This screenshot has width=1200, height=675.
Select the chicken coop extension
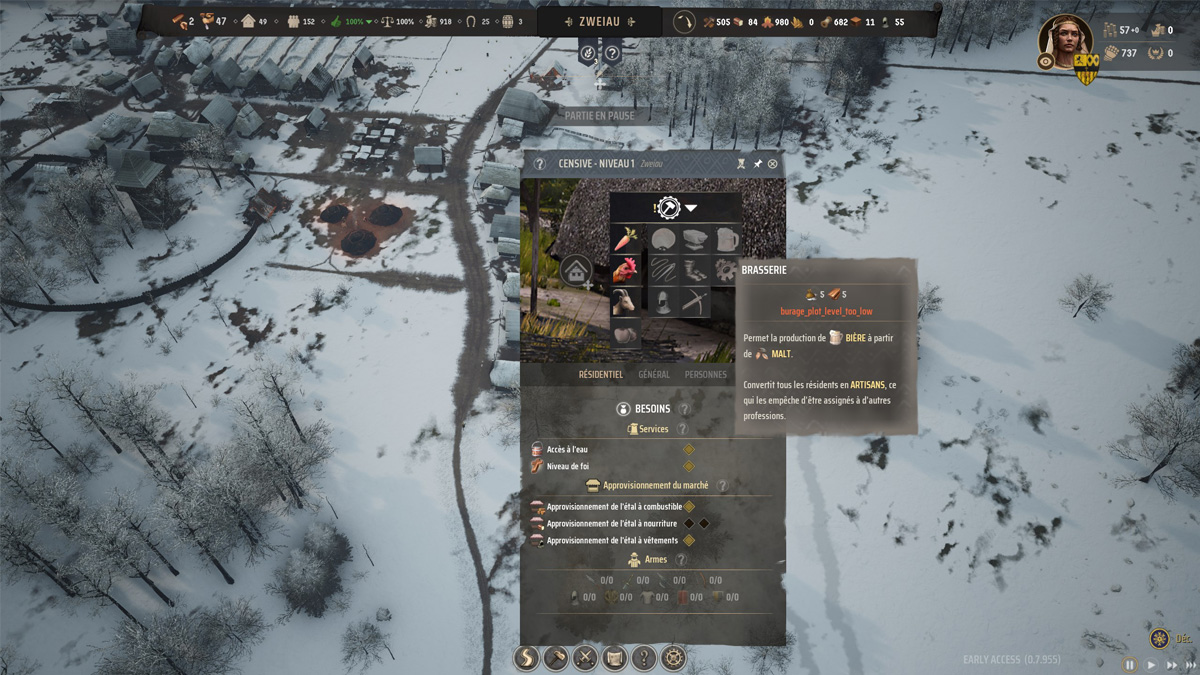click(626, 270)
